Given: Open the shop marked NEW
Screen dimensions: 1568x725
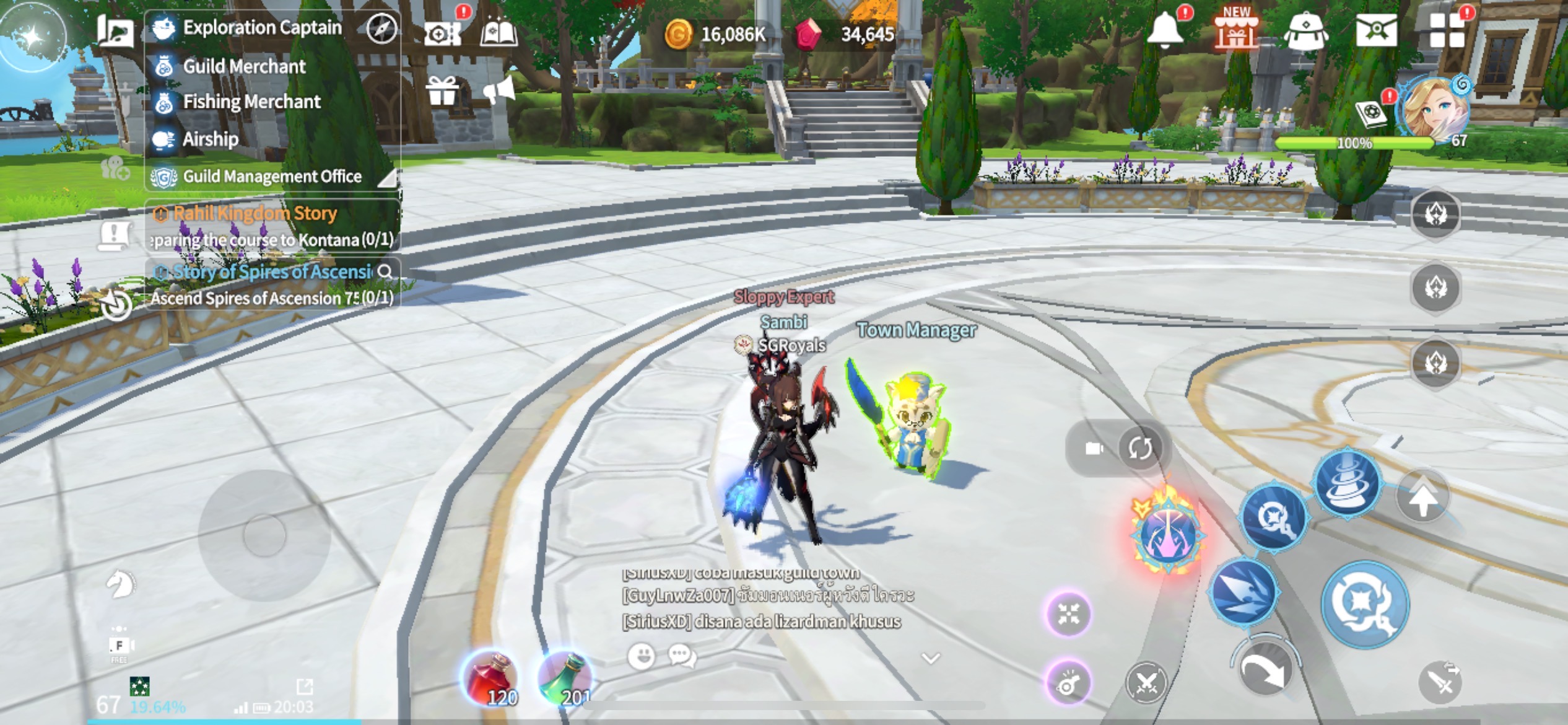Looking at the screenshot, I should 1236,30.
